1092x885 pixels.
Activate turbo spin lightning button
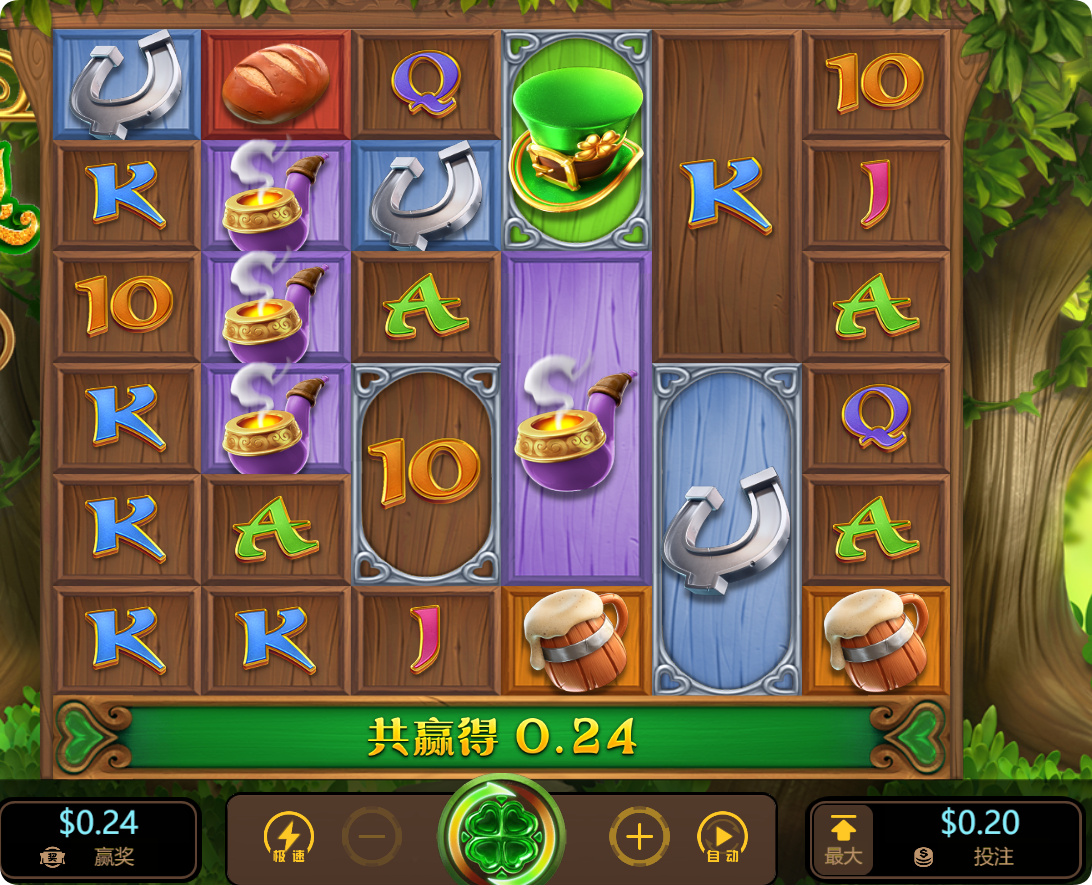coord(288,837)
